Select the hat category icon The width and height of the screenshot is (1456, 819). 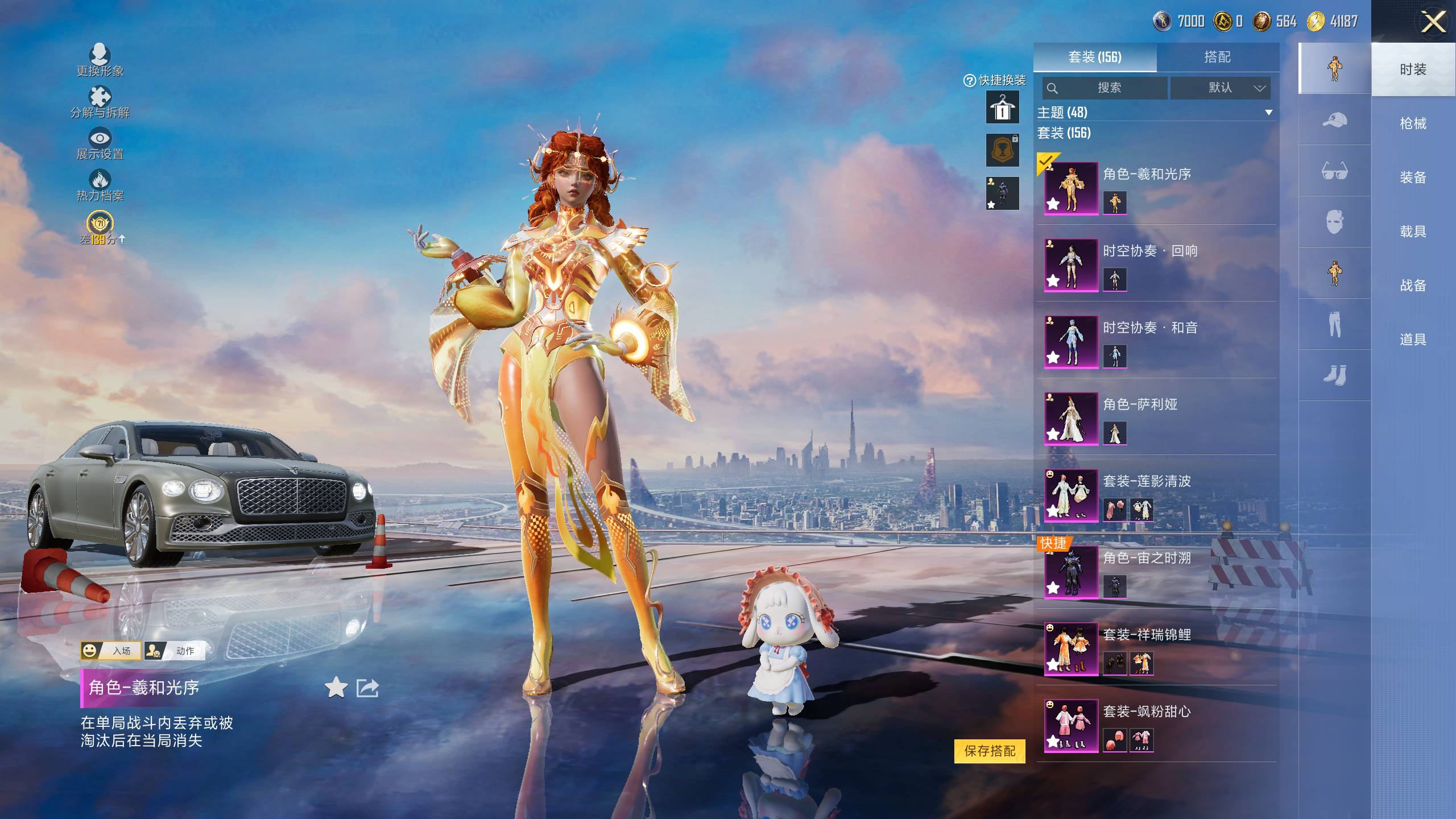coord(1334,120)
